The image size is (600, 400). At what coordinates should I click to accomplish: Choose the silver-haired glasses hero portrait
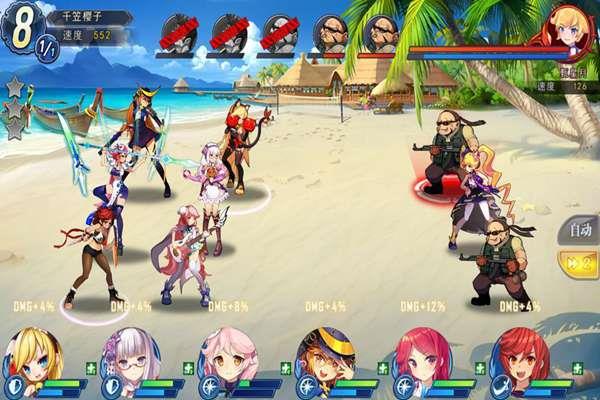point(131,357)
